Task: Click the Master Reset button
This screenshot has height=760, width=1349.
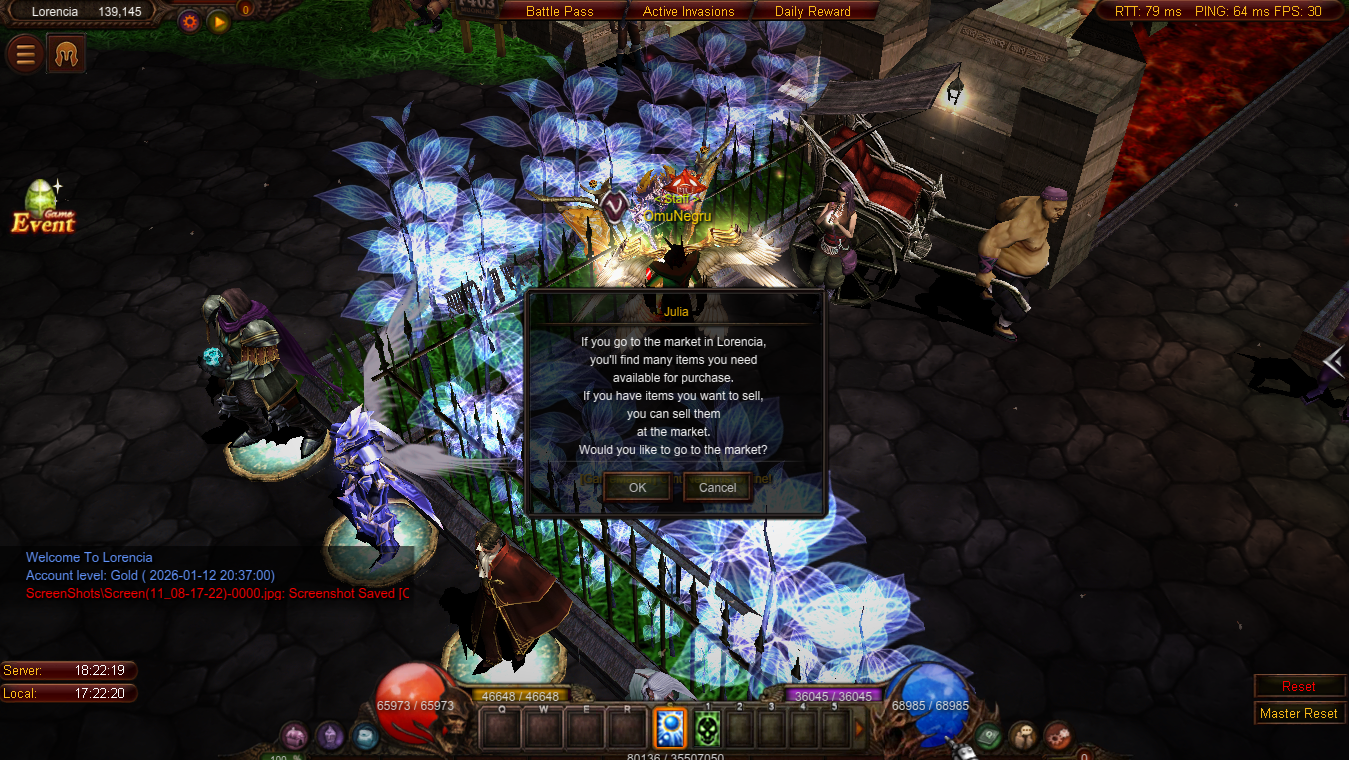Action: click(1298, 713)
